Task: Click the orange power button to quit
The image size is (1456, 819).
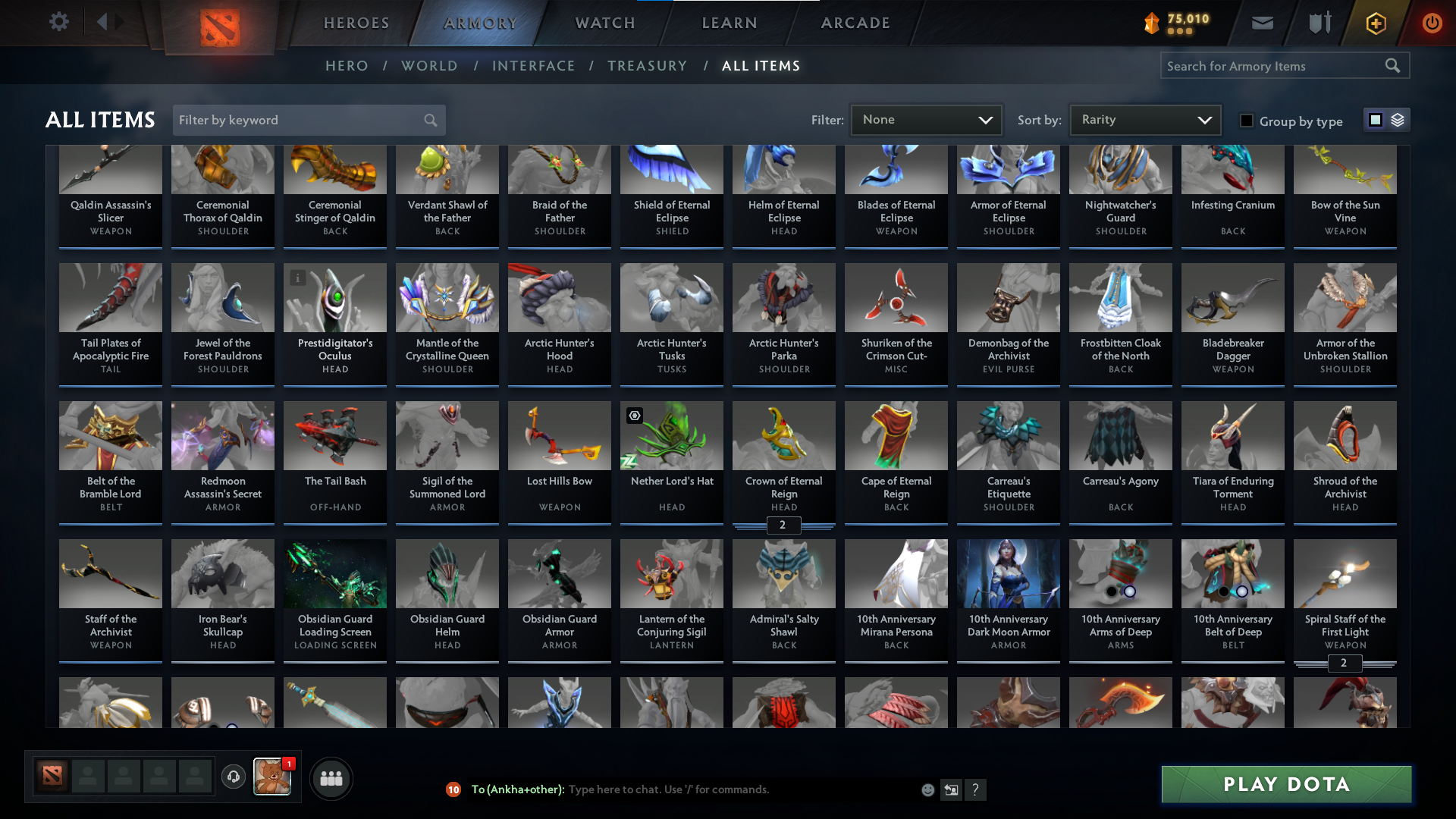Action: pyautogui.click(x=1432, y=23)
